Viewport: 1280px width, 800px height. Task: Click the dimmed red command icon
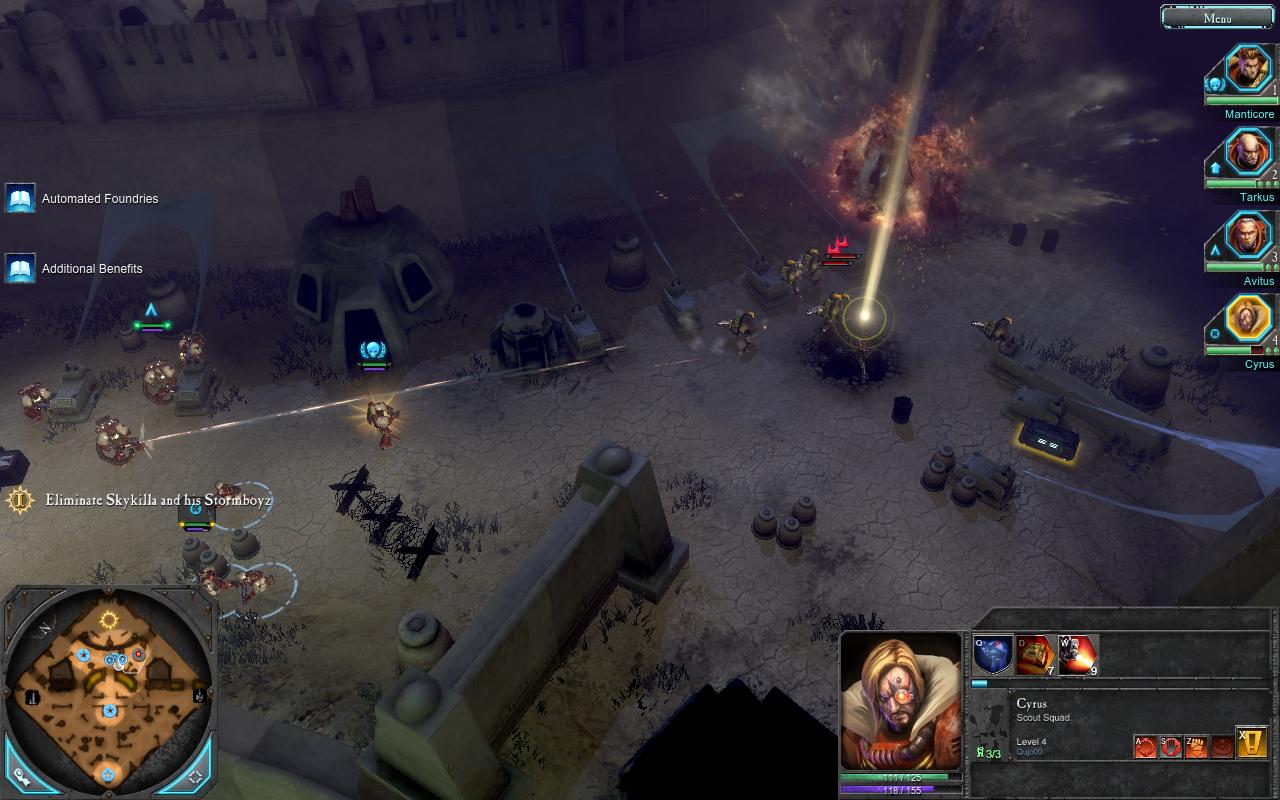coord(1221,746)
